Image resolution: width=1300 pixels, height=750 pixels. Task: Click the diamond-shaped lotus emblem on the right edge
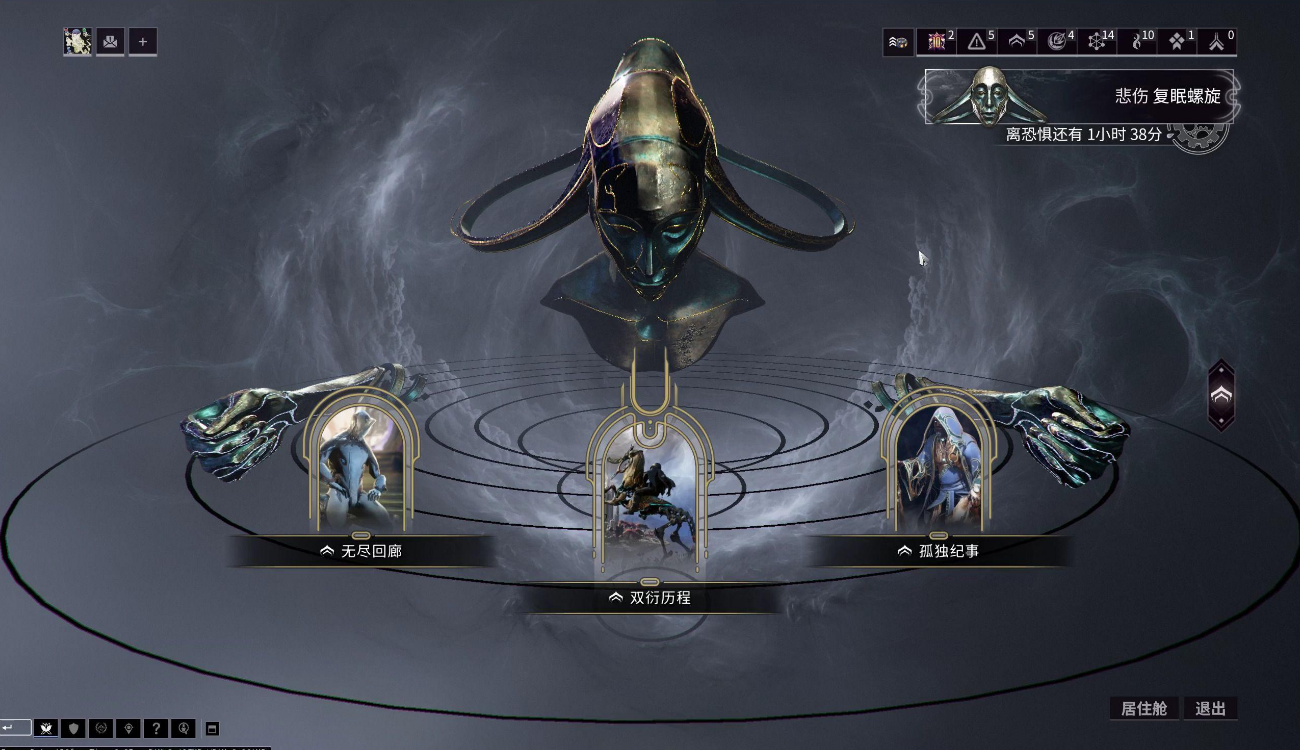(1221, 396)
